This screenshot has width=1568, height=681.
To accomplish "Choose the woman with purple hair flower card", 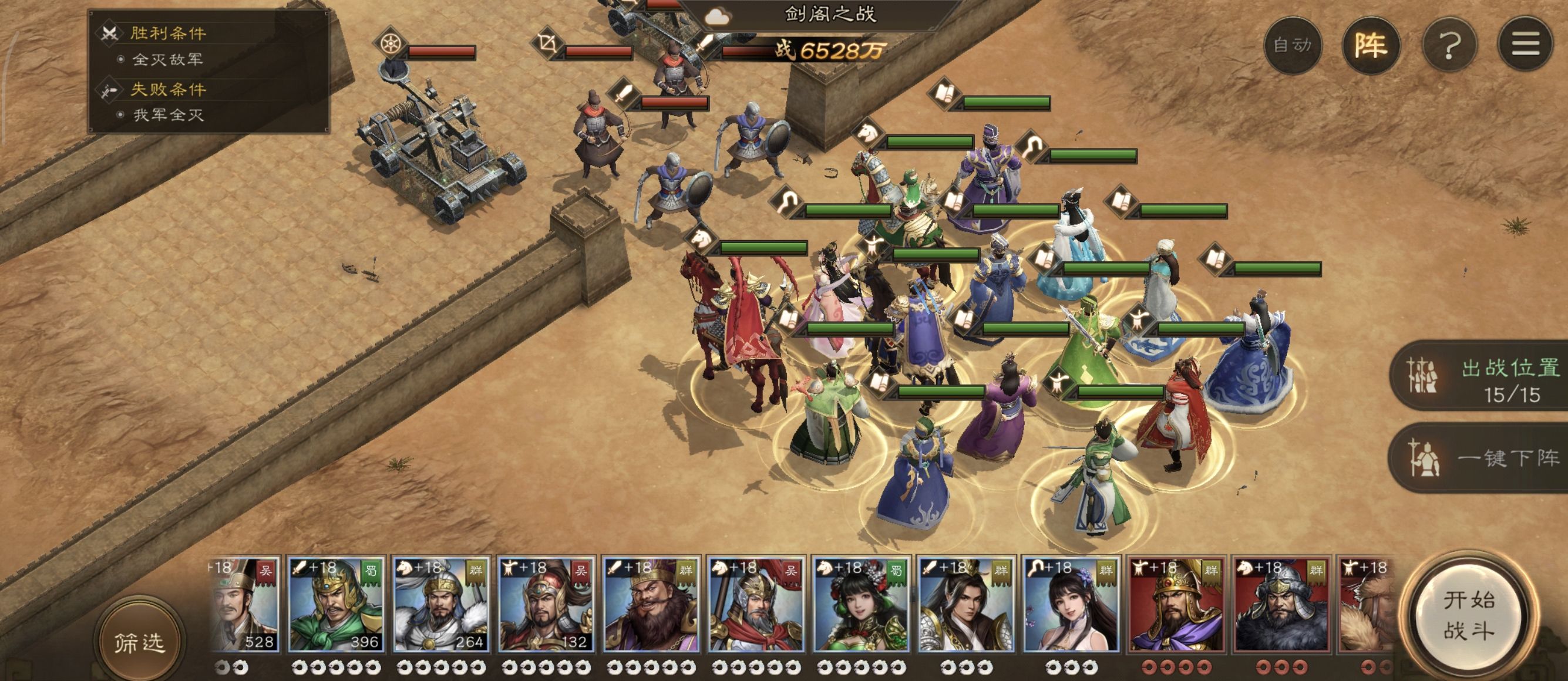I will pyautogui.click(x=1071, y=605).
